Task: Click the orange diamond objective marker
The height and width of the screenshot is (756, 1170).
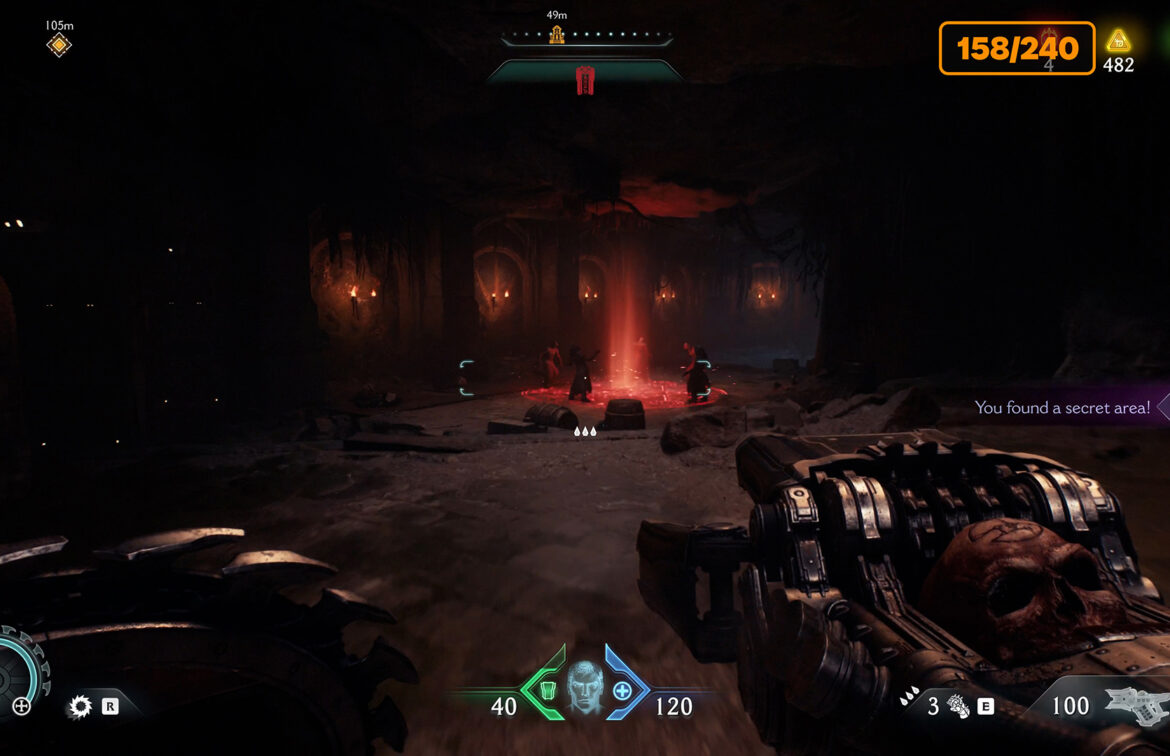Action: click(59, 44)
